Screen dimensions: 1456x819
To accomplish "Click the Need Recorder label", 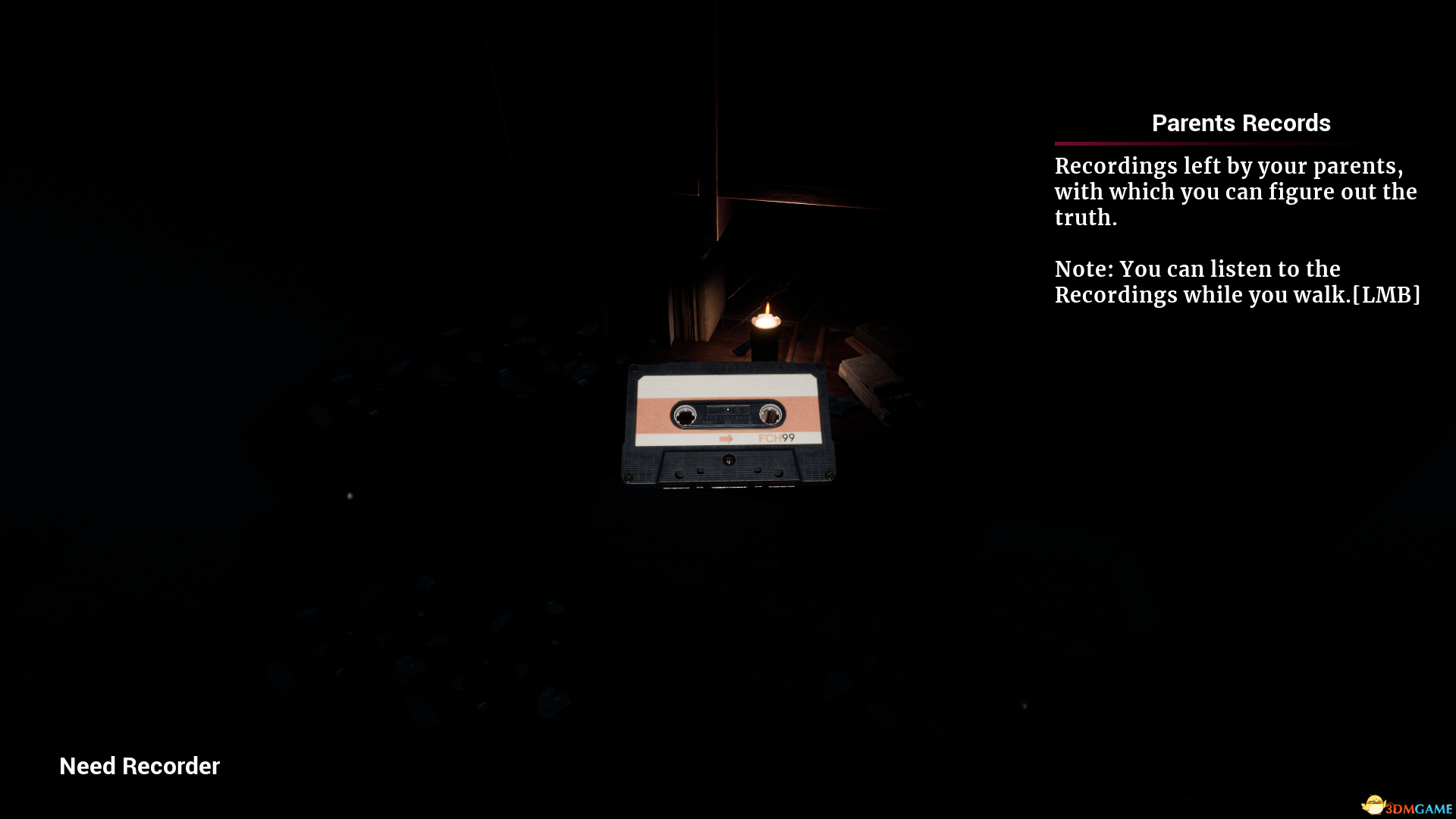I will click(139, 766).
